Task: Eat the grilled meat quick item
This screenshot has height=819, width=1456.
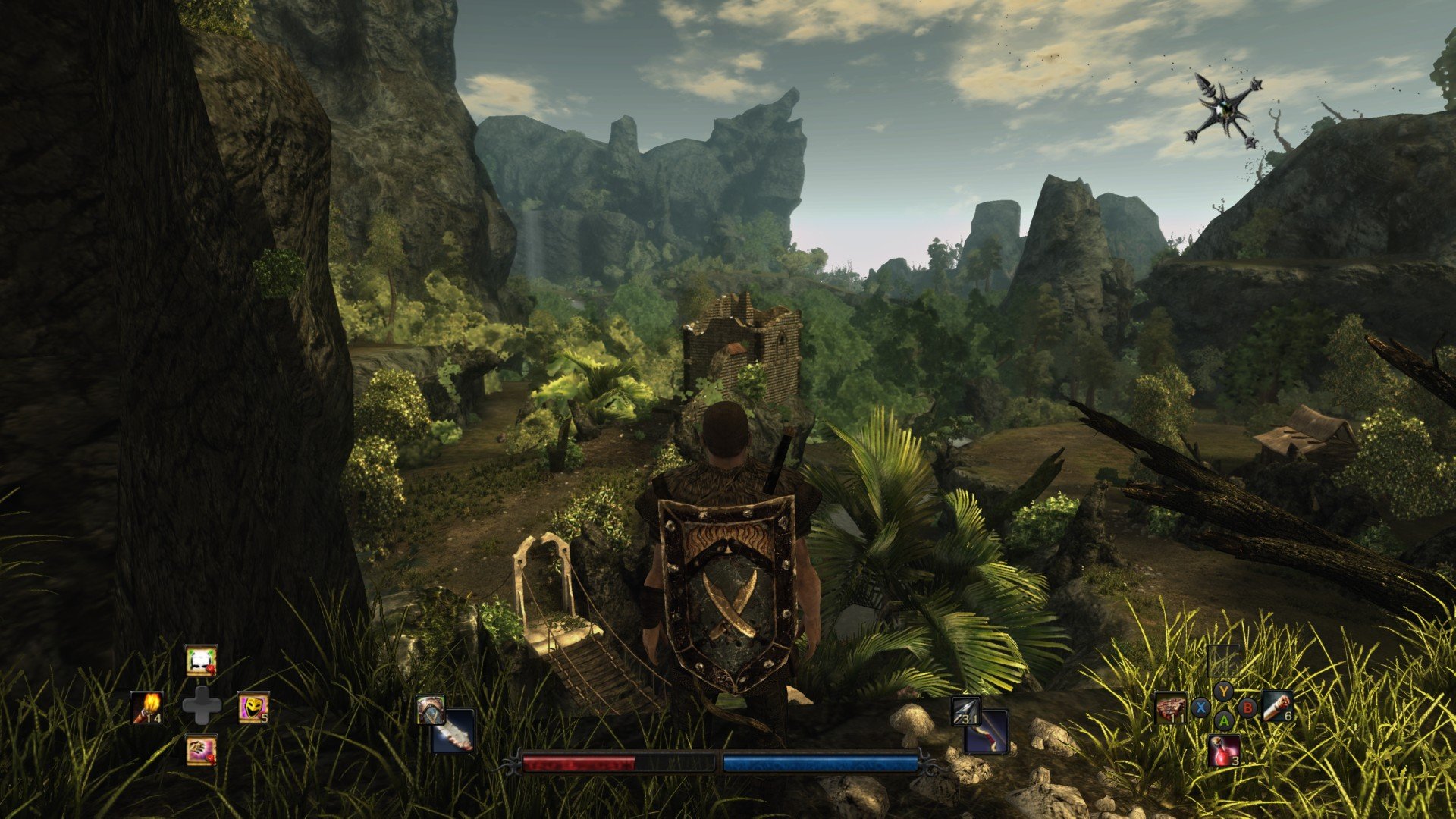Action: (x=1171, y=708)
